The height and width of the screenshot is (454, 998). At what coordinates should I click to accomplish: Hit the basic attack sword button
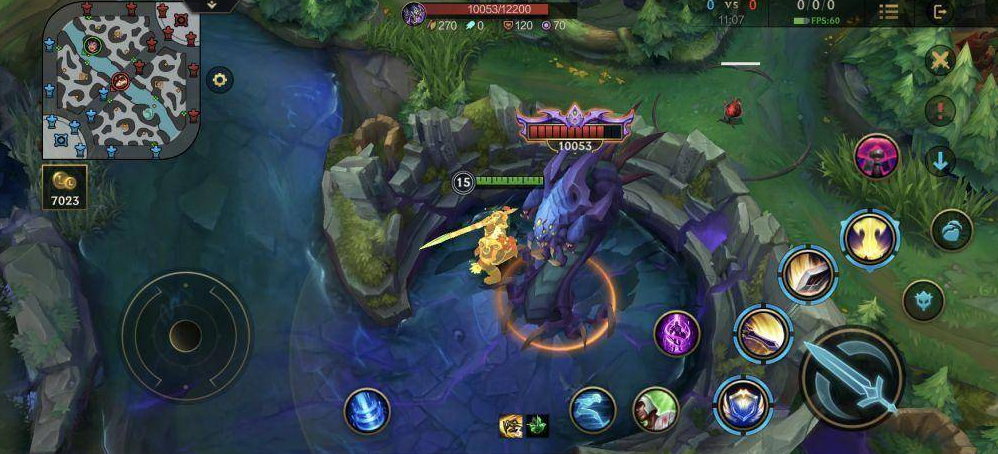pos(852,378)
